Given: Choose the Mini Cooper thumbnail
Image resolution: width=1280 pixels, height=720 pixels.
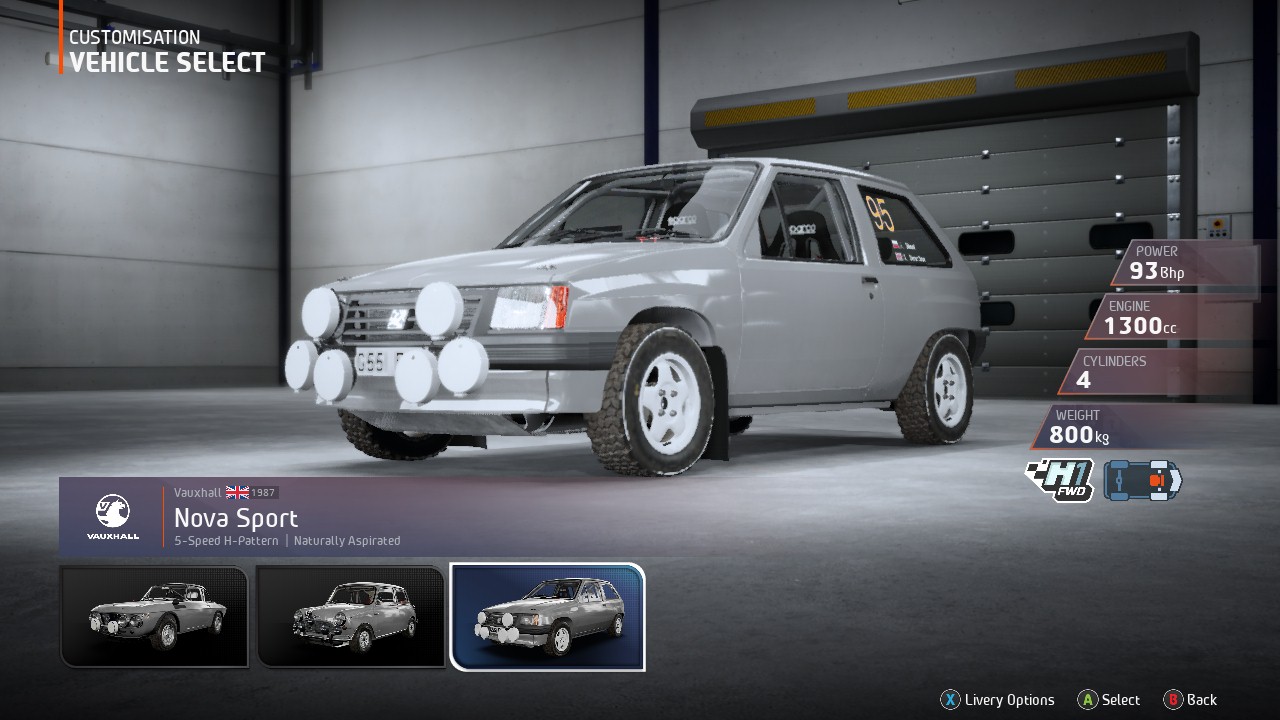Looking at the screenshot, I should pyautogui.click(x=350, y=616).
